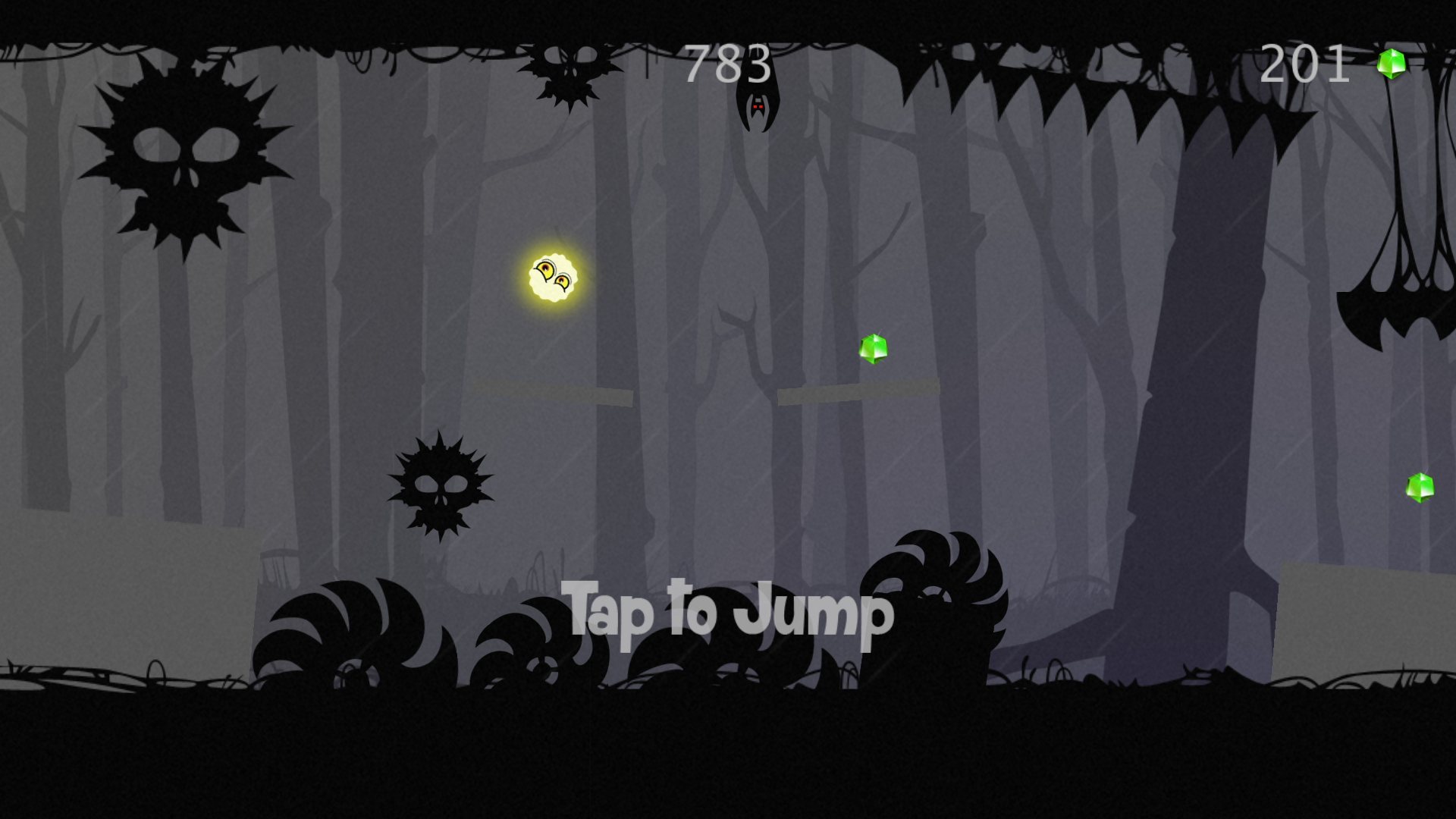Click the floating platform under the gem
This screenshot has height=819, width=1456.
click(857, 389)
